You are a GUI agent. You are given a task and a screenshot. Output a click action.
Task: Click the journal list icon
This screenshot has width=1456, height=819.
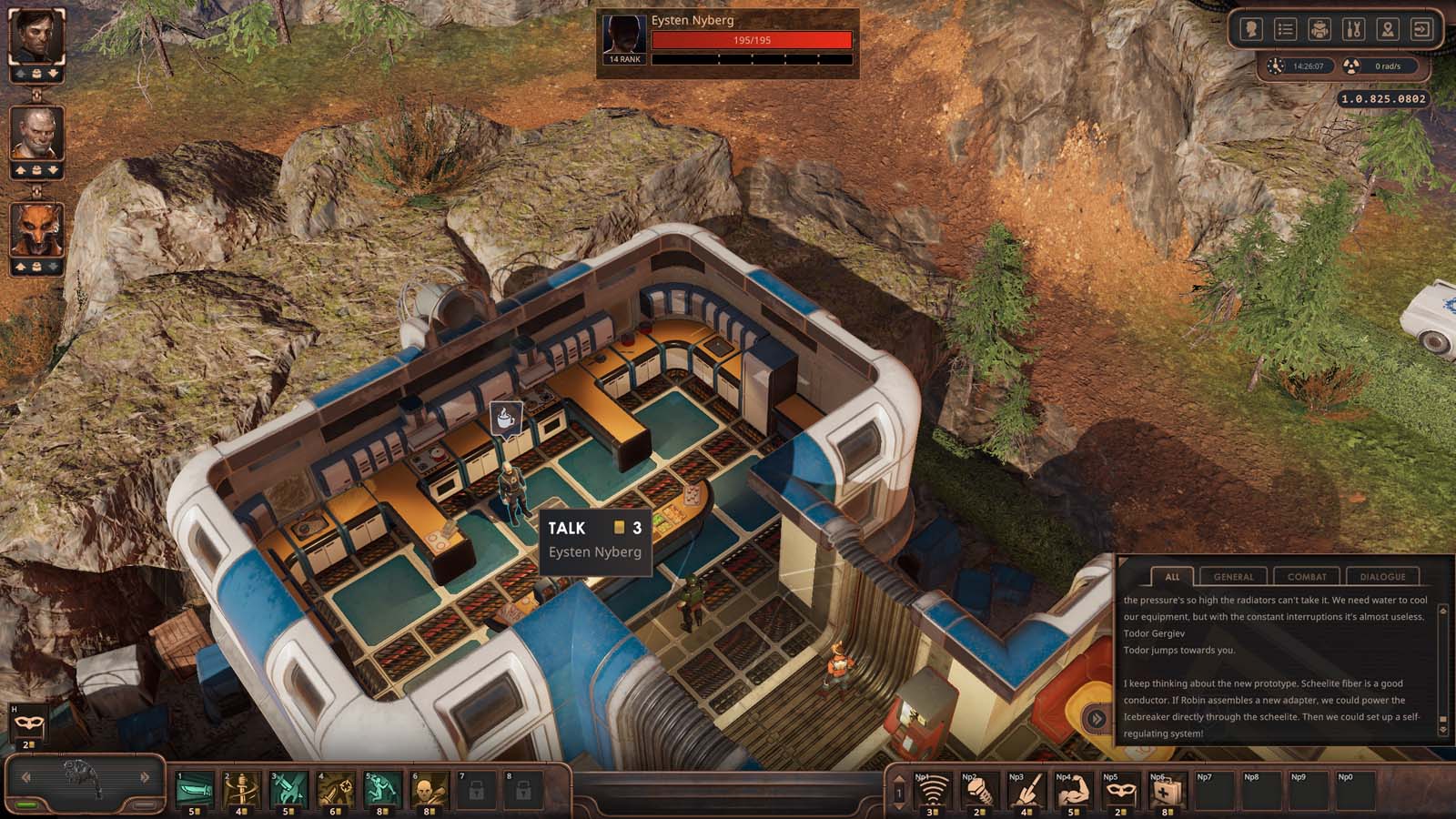(x=1285, y=29)
